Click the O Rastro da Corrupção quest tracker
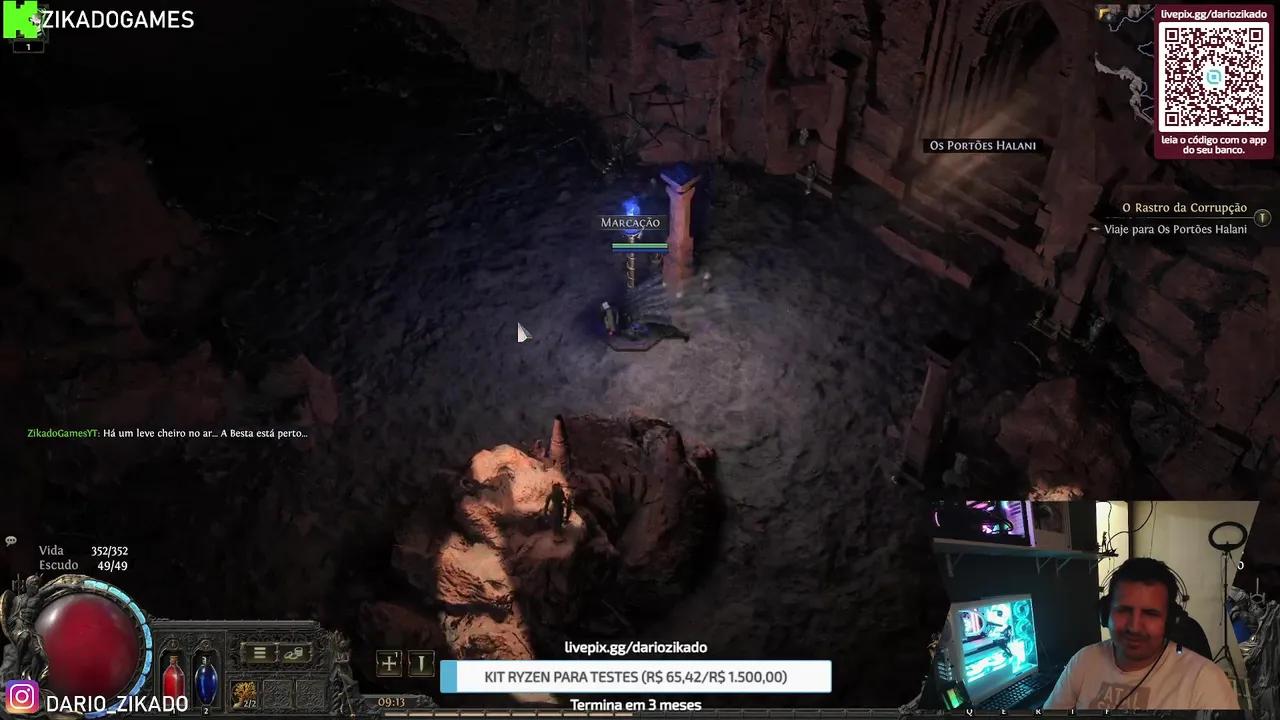The image size is (1280, 720). click(x=1184, y=208)
